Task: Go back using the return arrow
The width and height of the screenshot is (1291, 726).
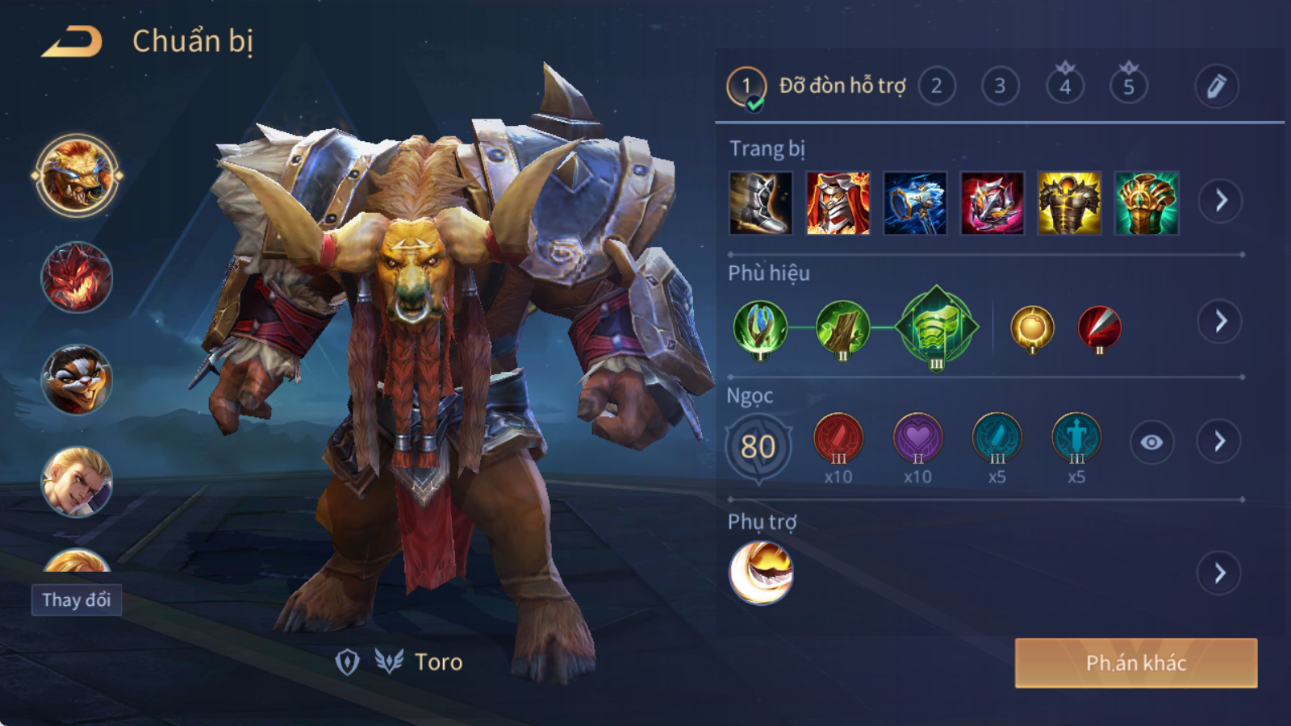Action: [x=71, y=42]
